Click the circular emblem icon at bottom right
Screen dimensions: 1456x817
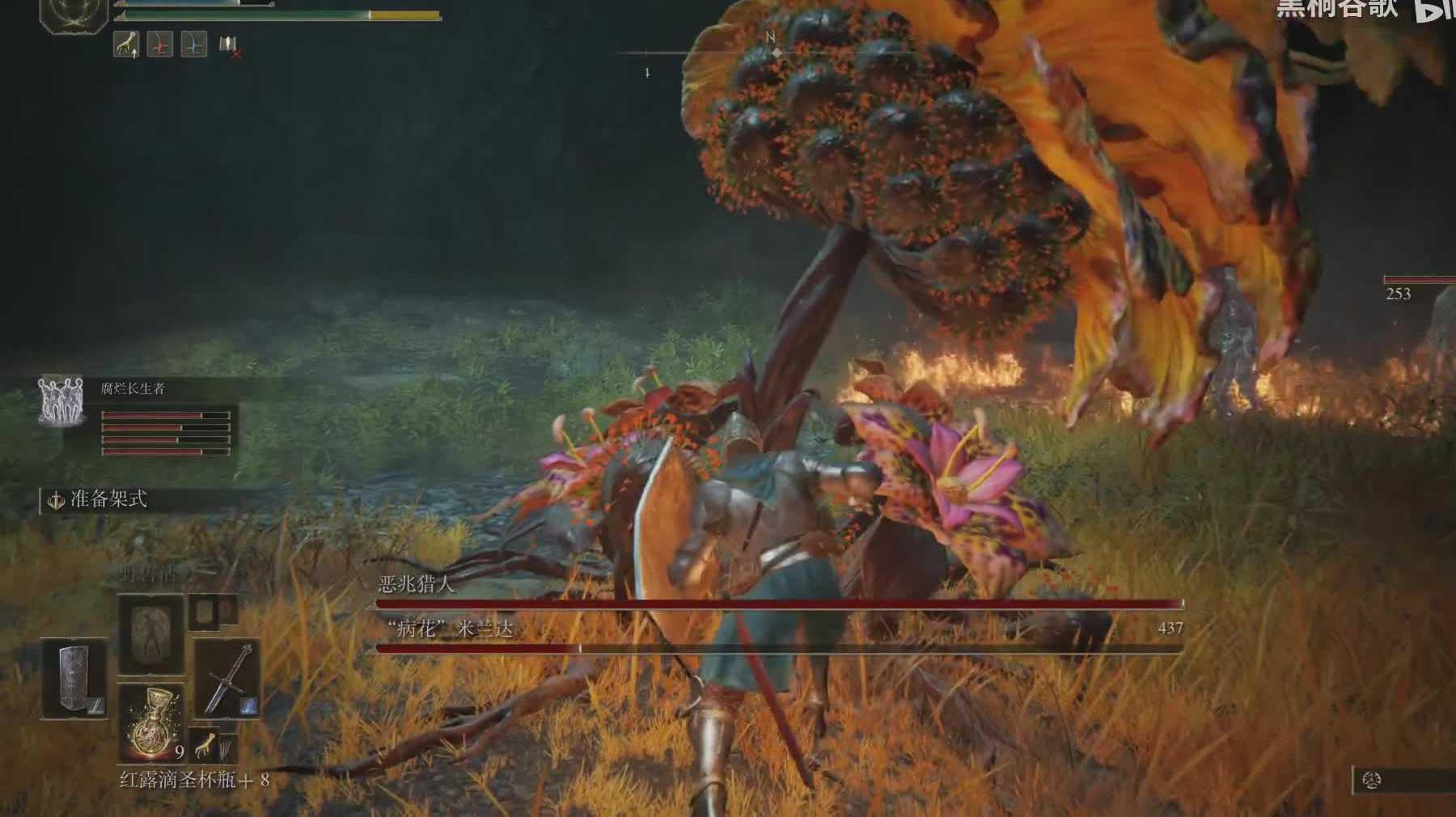point(1371,780)
